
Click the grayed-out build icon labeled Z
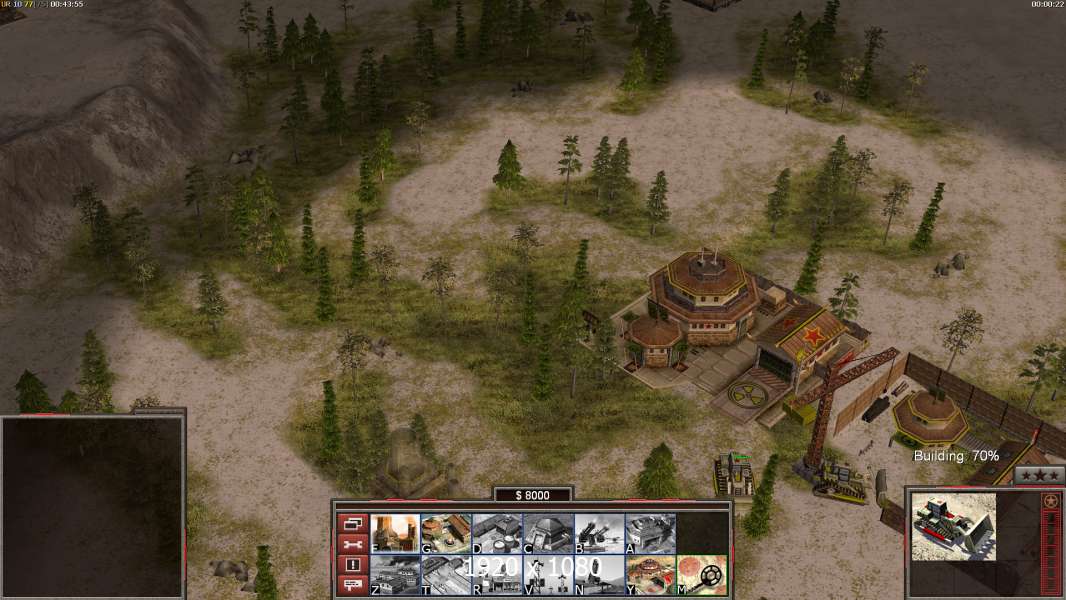tap(395, 575)
